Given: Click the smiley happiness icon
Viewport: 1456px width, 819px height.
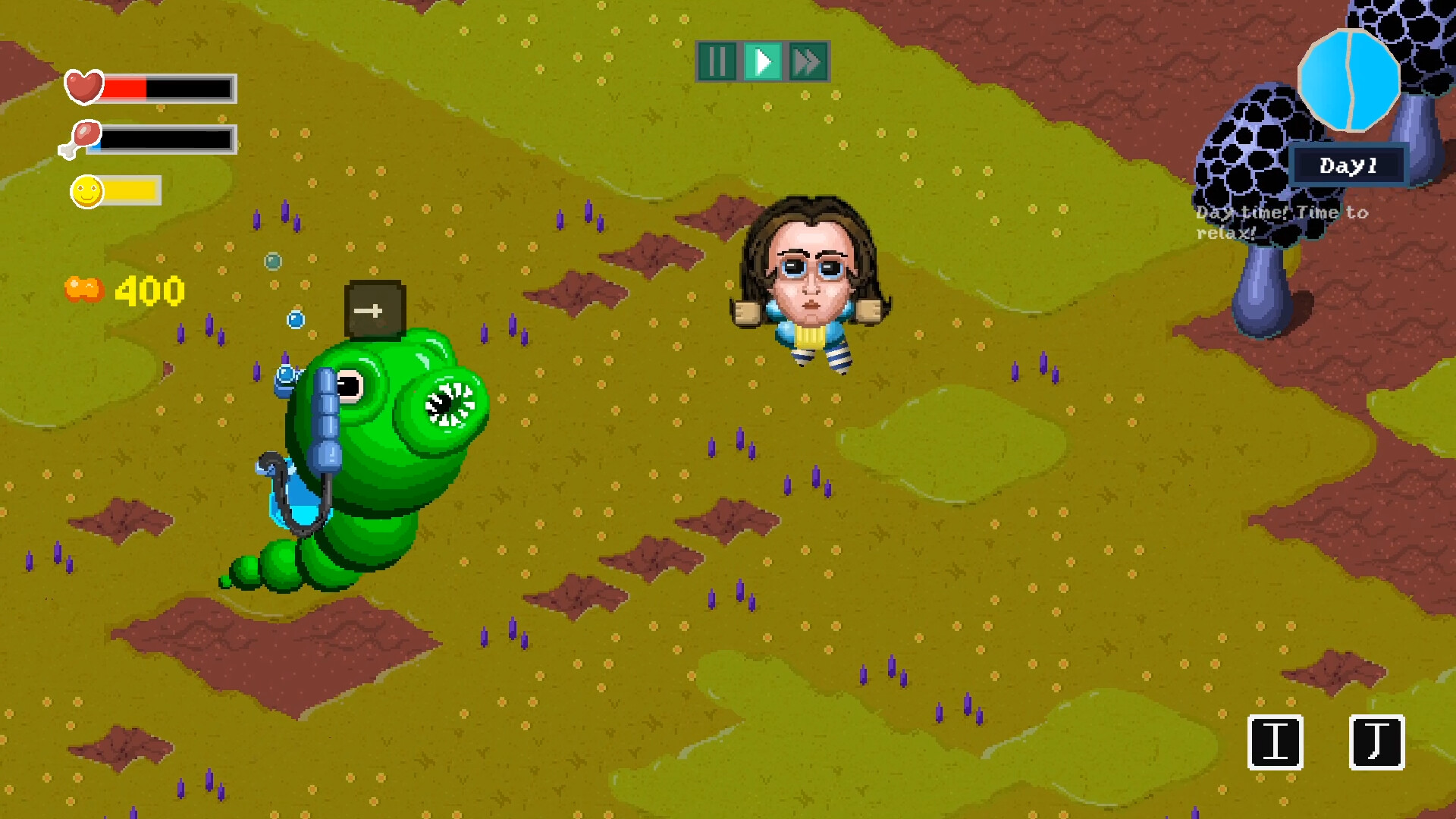Looking at the screenshot, I should (x=86, y=192).
